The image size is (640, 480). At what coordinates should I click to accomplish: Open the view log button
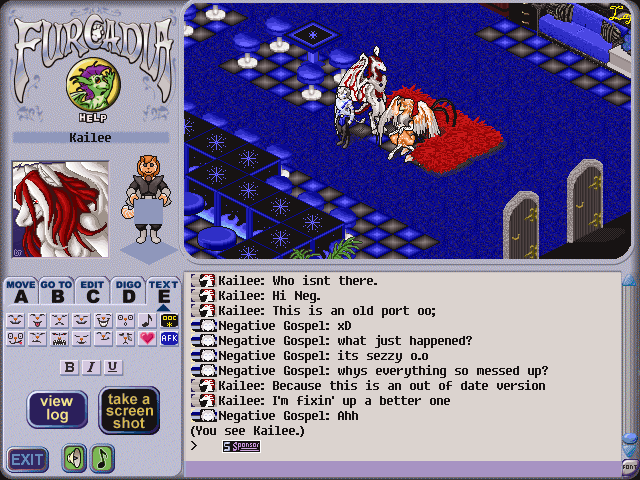[56, 409]
